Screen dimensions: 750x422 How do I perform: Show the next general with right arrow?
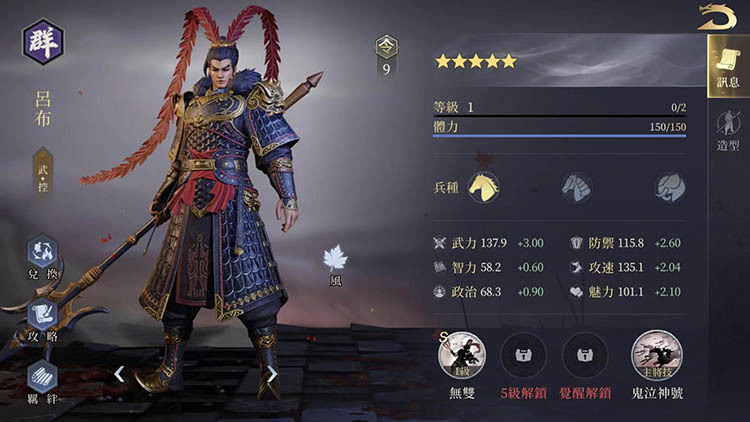pyautogui.click(x=271, y=374)
